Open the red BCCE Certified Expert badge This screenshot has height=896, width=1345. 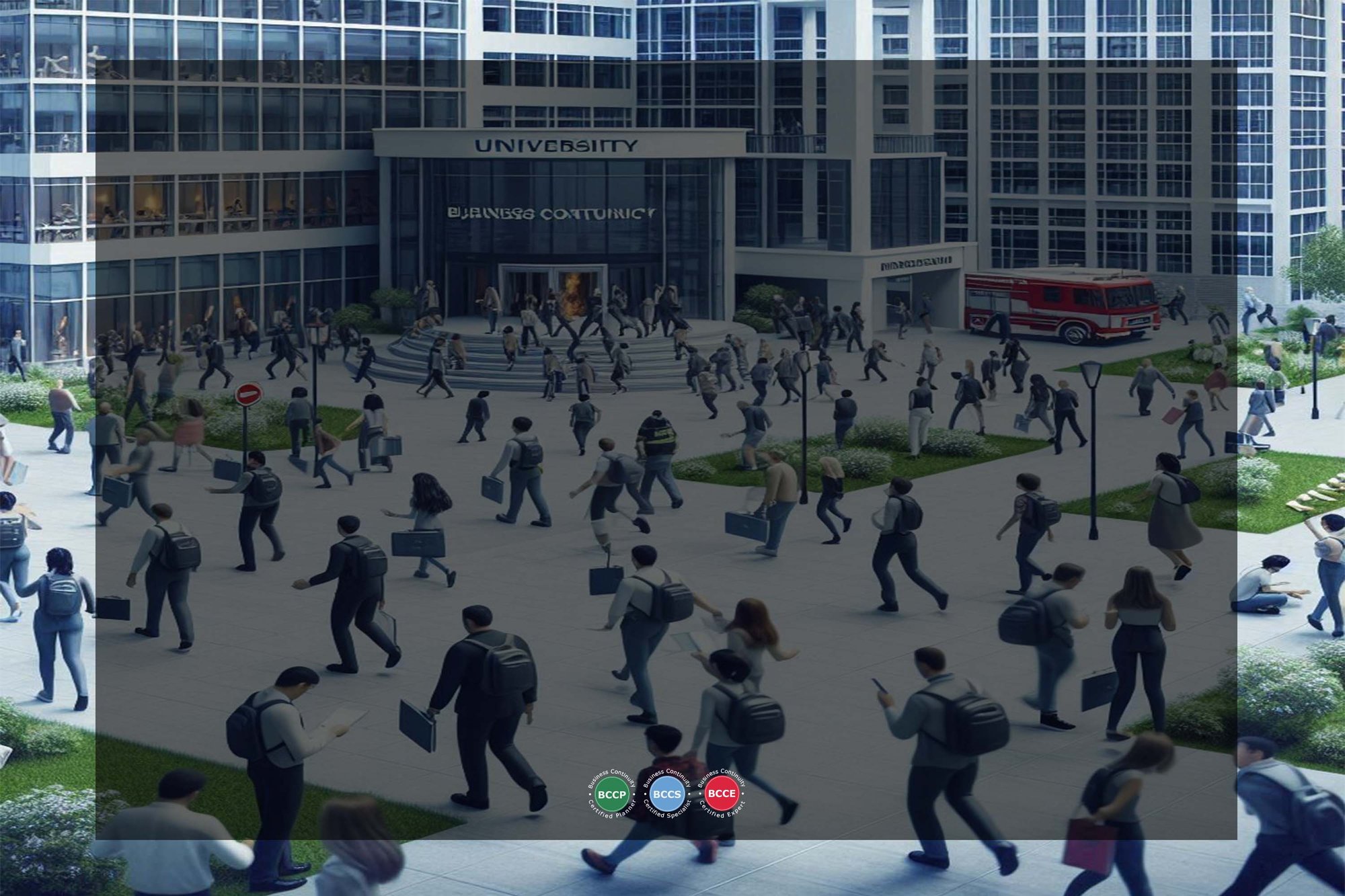click(x=722, y=794)
